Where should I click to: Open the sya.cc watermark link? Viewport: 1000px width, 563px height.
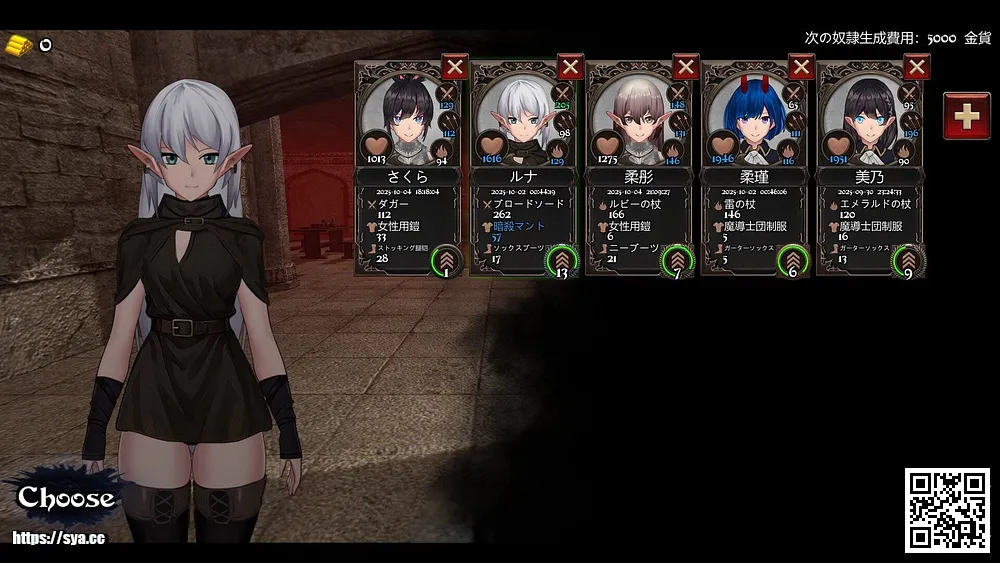tap(59, 538)
